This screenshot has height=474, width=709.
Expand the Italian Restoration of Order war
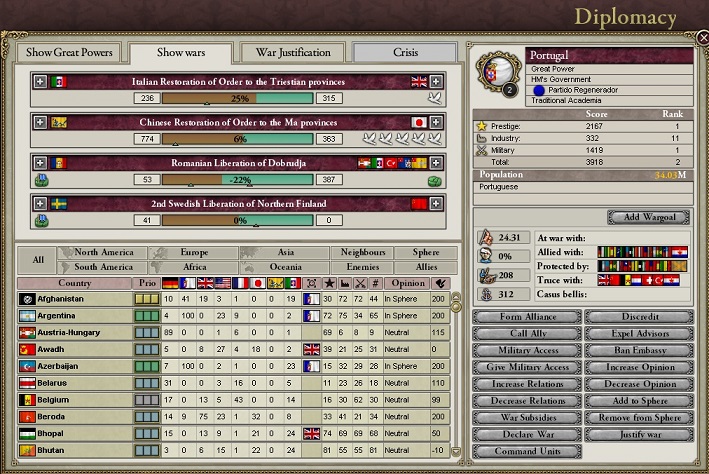pyautogui.click(x=40, y=81)
